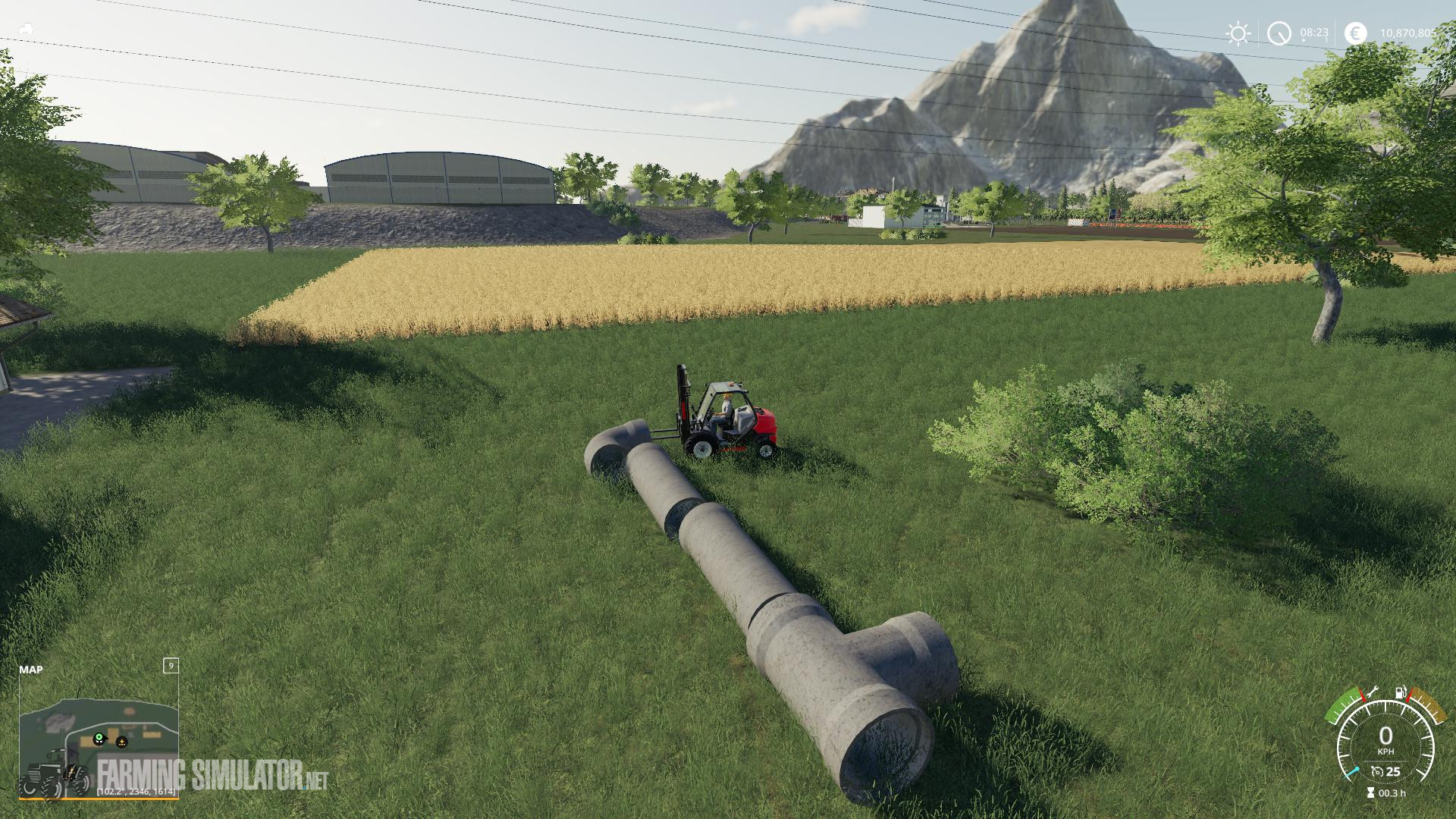Select the KPH speed readout
The width and height of the screenshot is (1456, 819).
[x=1386, y=751]
